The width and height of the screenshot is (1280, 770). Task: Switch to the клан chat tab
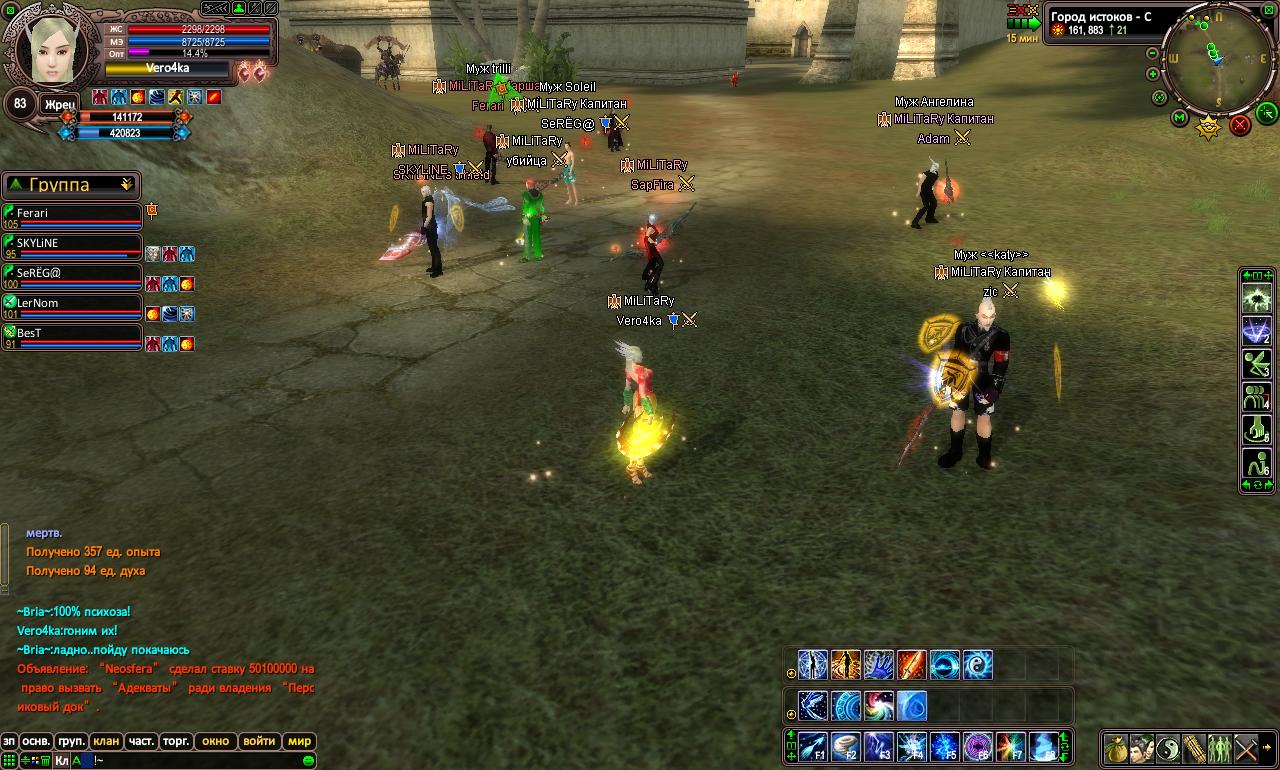pos(105,742)
